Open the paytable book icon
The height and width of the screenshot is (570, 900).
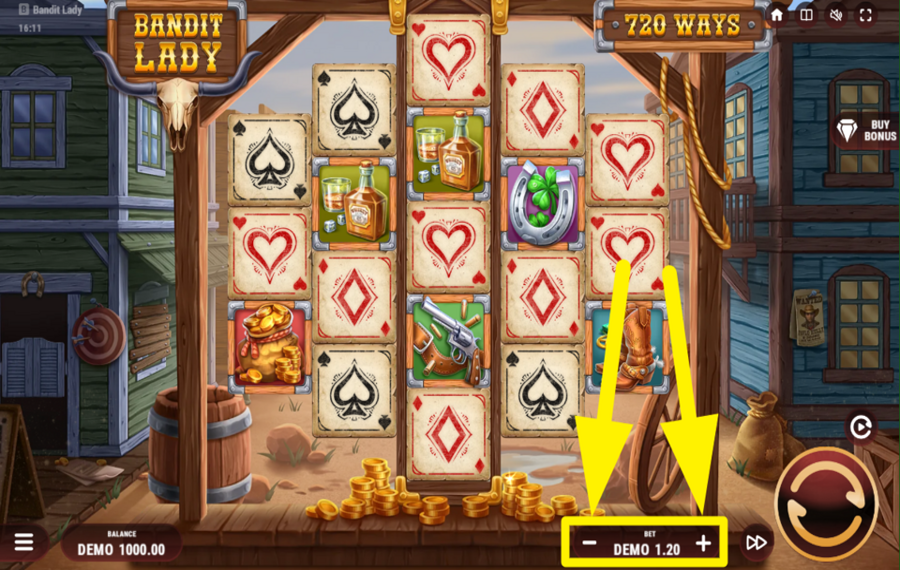tap(806, 16)
